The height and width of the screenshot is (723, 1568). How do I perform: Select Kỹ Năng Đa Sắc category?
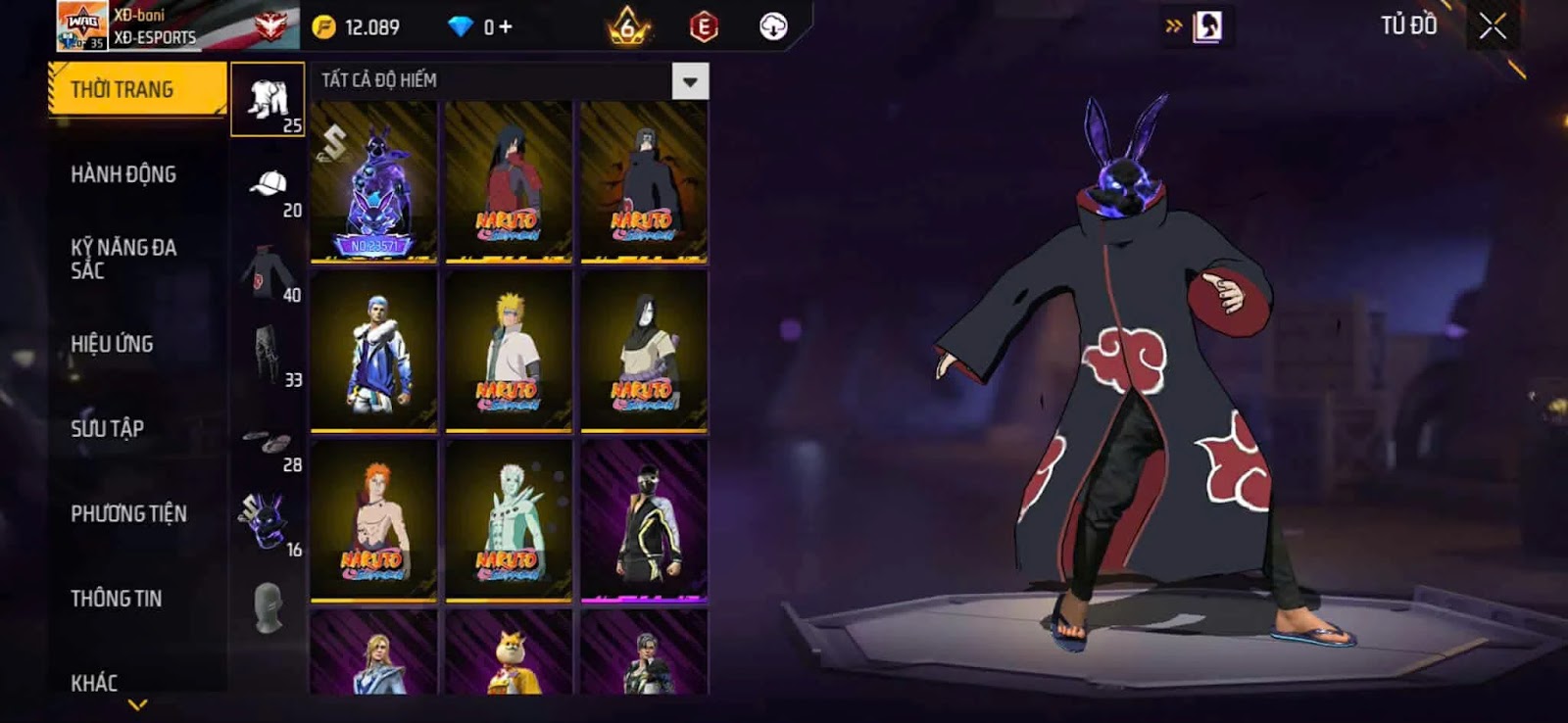[123, 259]
